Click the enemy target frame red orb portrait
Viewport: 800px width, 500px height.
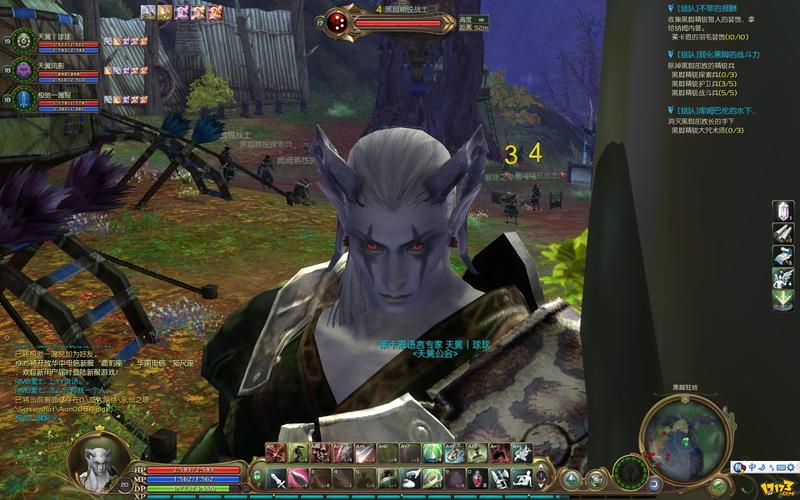coord(338,22)
